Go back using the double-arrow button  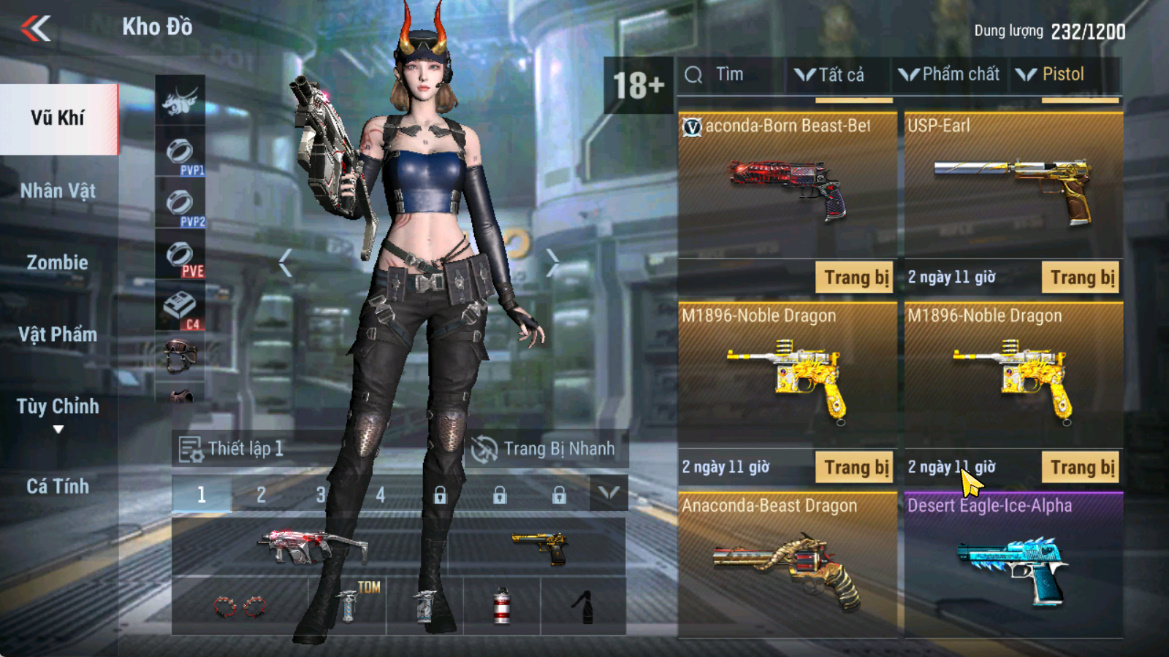point(36,28)
